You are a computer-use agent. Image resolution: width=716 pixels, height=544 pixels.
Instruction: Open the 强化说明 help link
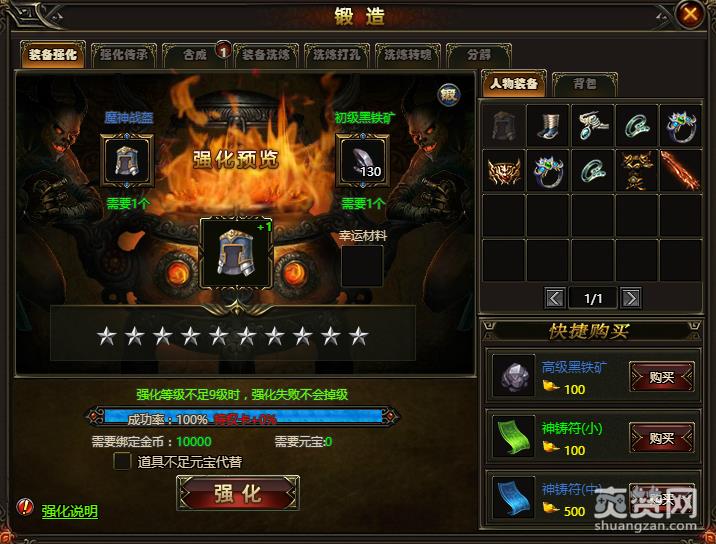(x=69, y=511)
